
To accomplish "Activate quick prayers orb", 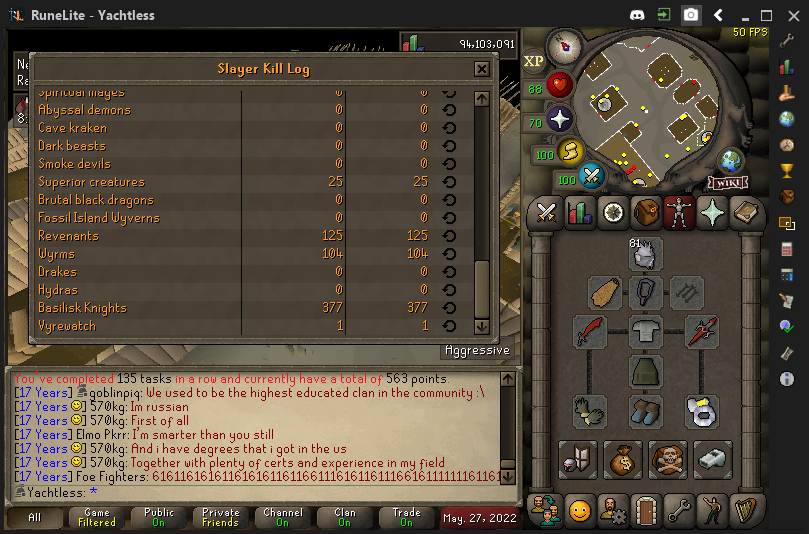I will click(x=559, y=120).
